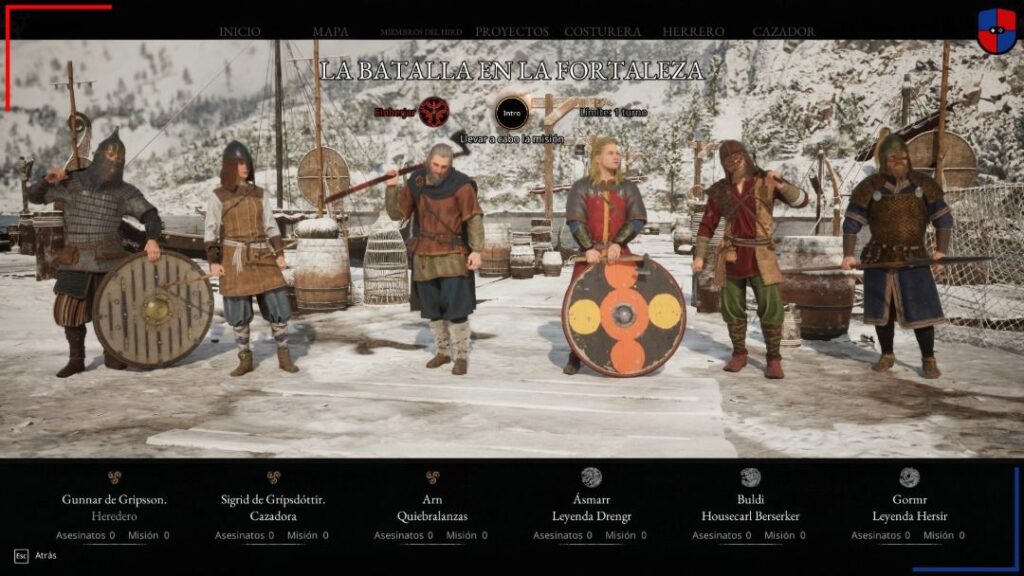Go to the Proyectos tab
The width and height of the screenshot is (1024, 576).
point(511,32)
